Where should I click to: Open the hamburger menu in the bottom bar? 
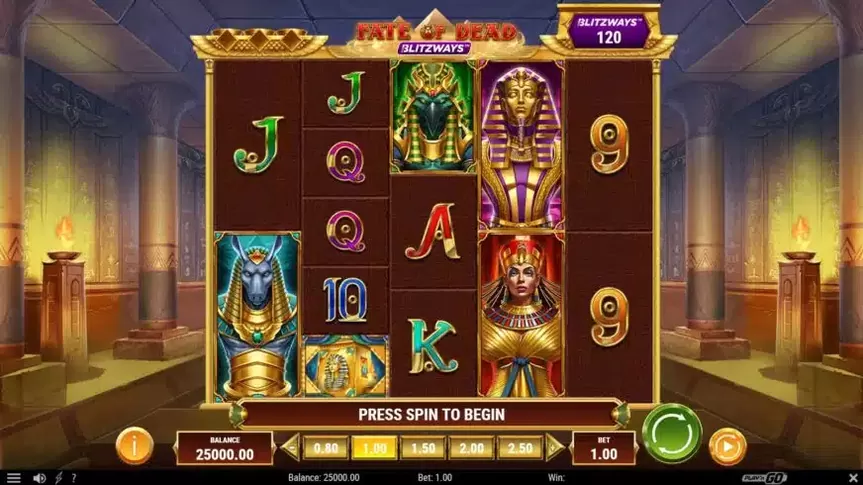[13, 478]
